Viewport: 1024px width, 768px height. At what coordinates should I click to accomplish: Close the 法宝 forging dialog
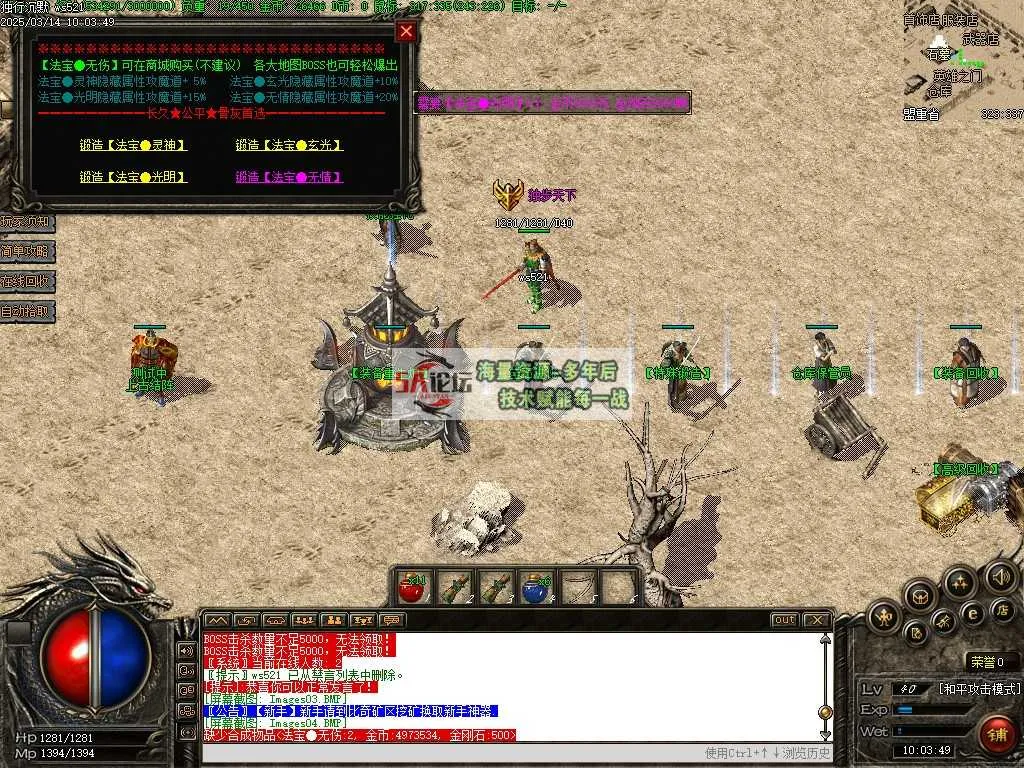click(405, 31)
